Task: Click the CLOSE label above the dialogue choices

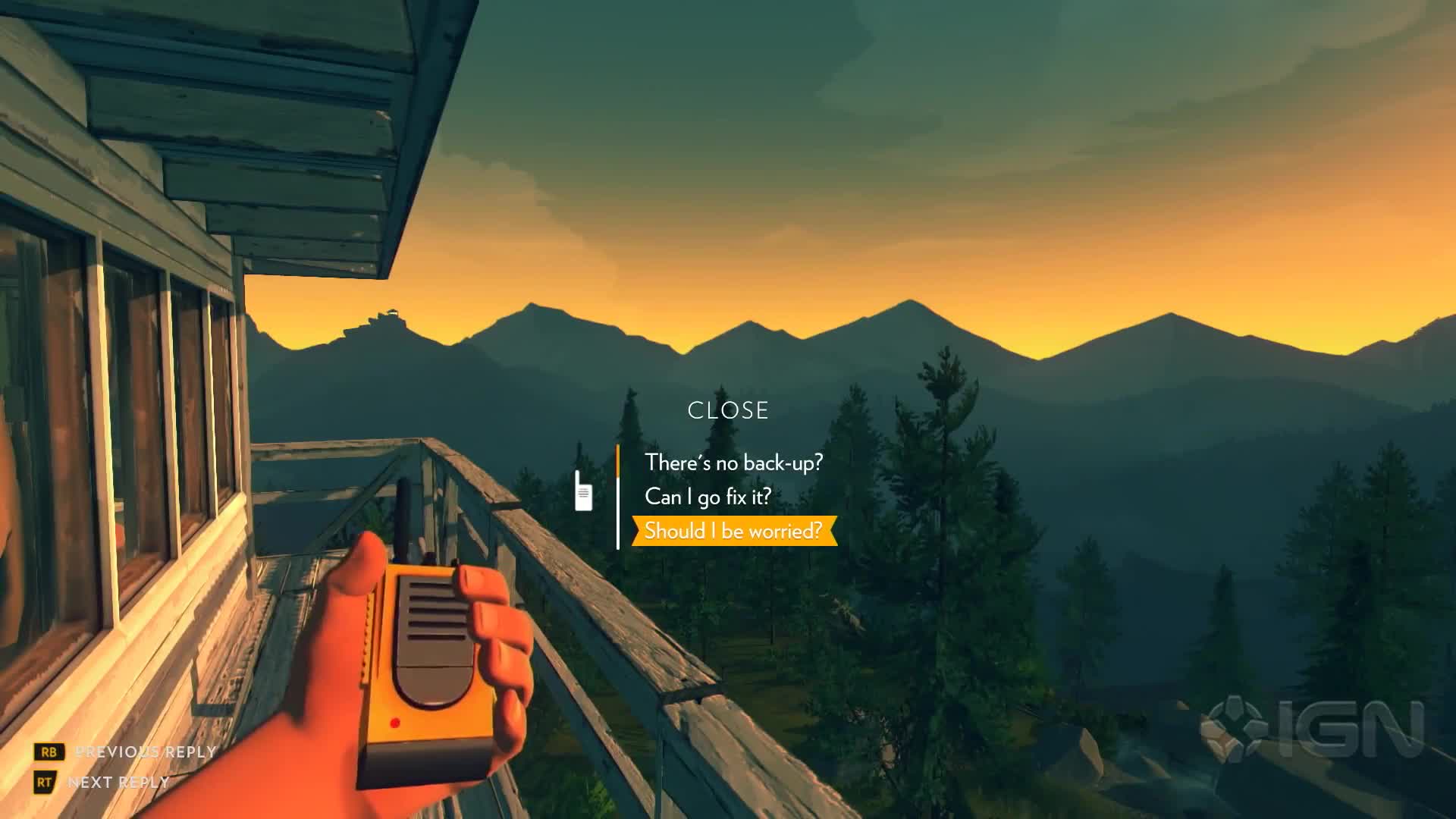Action: tap(727, 411)
